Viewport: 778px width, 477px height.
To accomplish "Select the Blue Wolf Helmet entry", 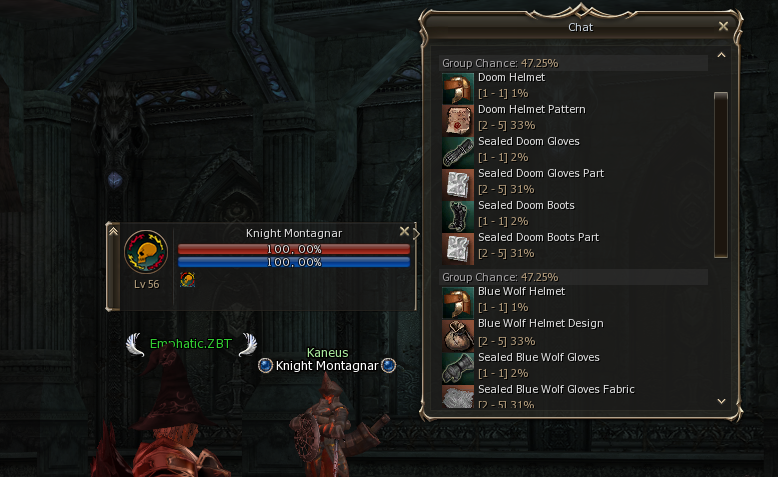I will click(521, 292).
